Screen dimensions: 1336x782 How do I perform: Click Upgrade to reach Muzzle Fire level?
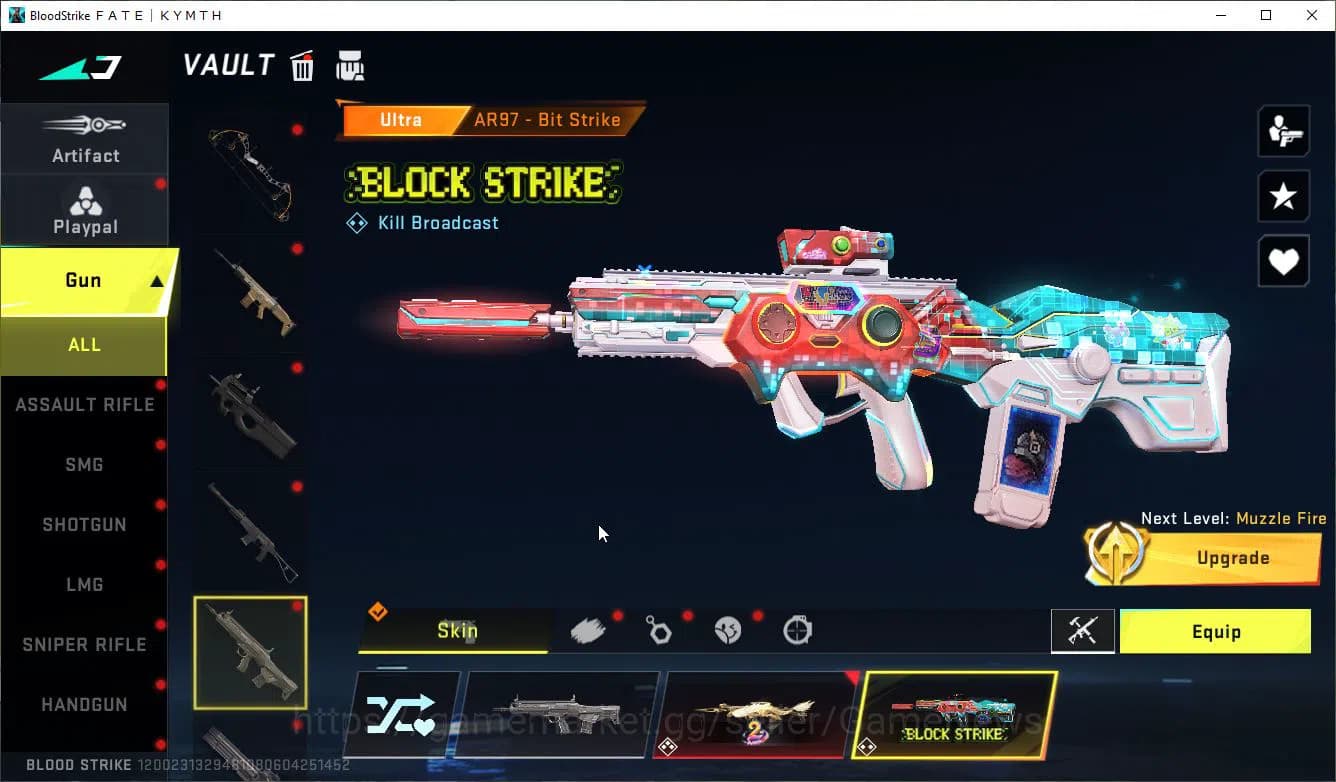point(1232,557)
